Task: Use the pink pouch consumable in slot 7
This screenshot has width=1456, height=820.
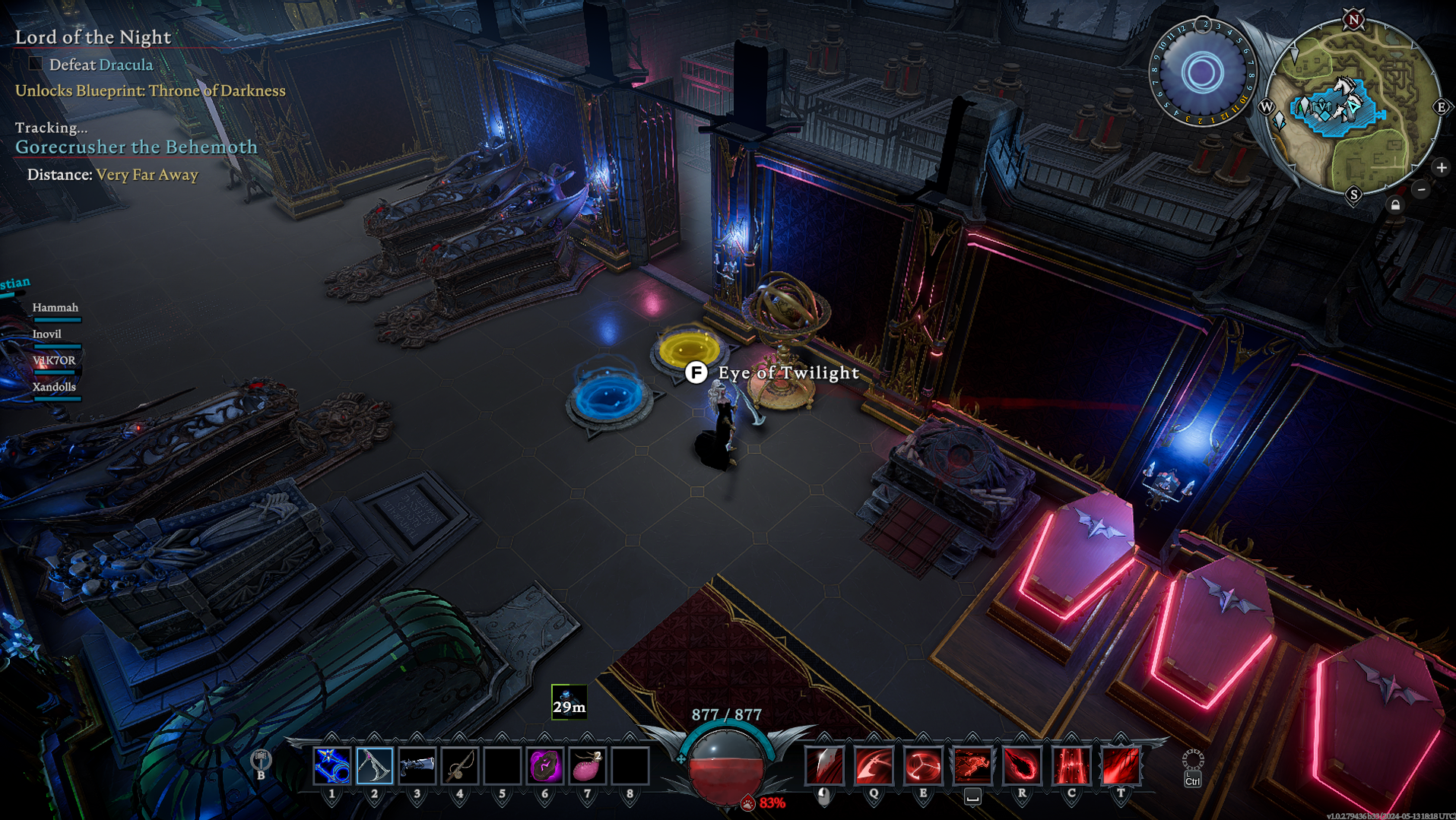Action: click(588, 765)
